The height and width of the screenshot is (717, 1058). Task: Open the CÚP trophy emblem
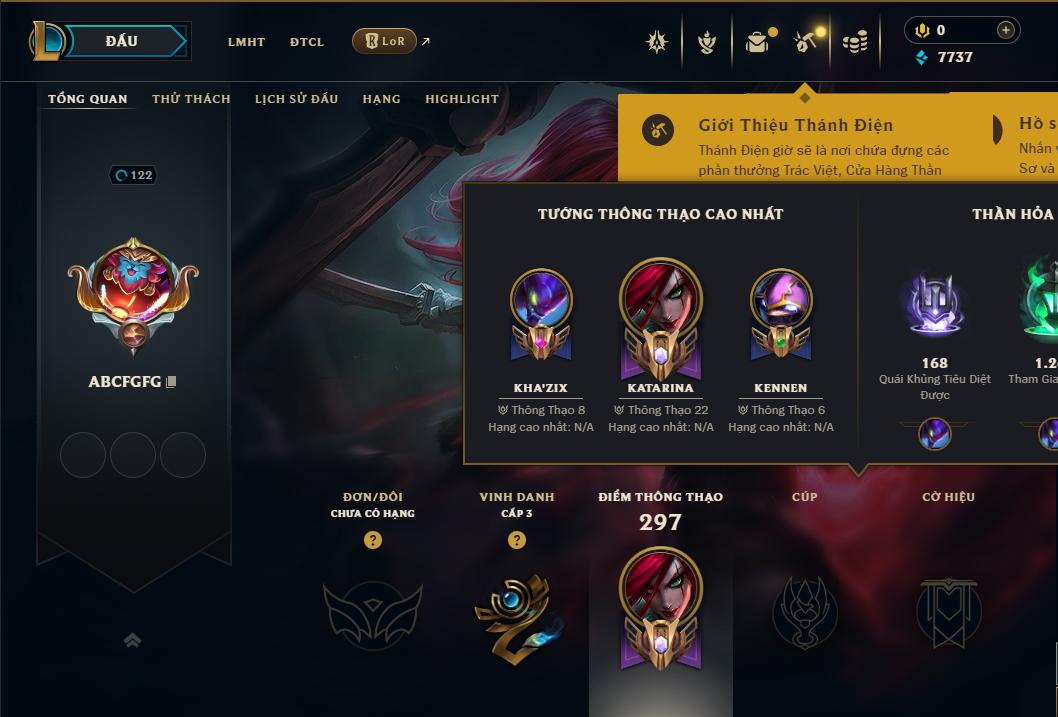(804, 612)
